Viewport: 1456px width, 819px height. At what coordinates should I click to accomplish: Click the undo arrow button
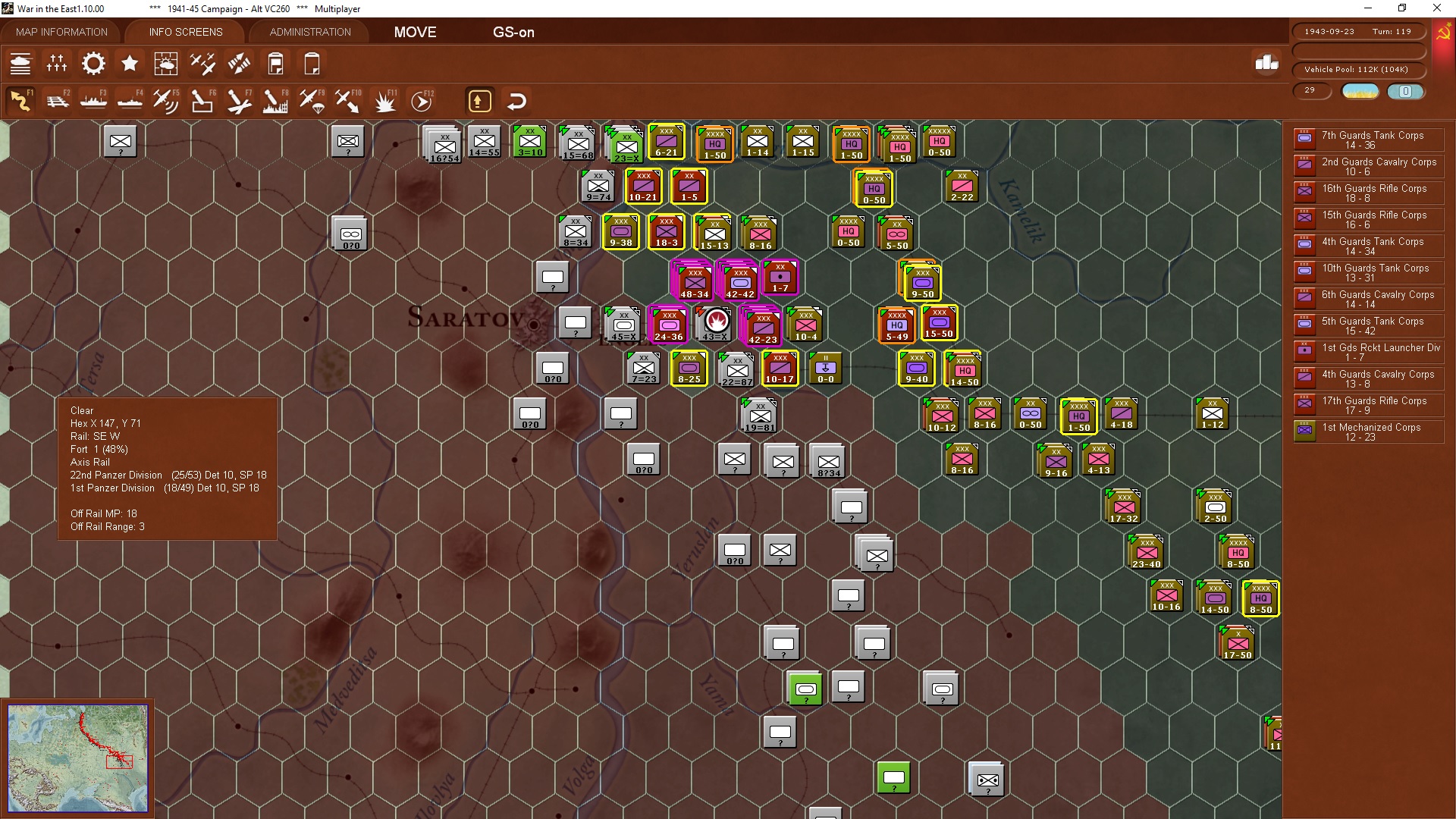pos(516,99)
